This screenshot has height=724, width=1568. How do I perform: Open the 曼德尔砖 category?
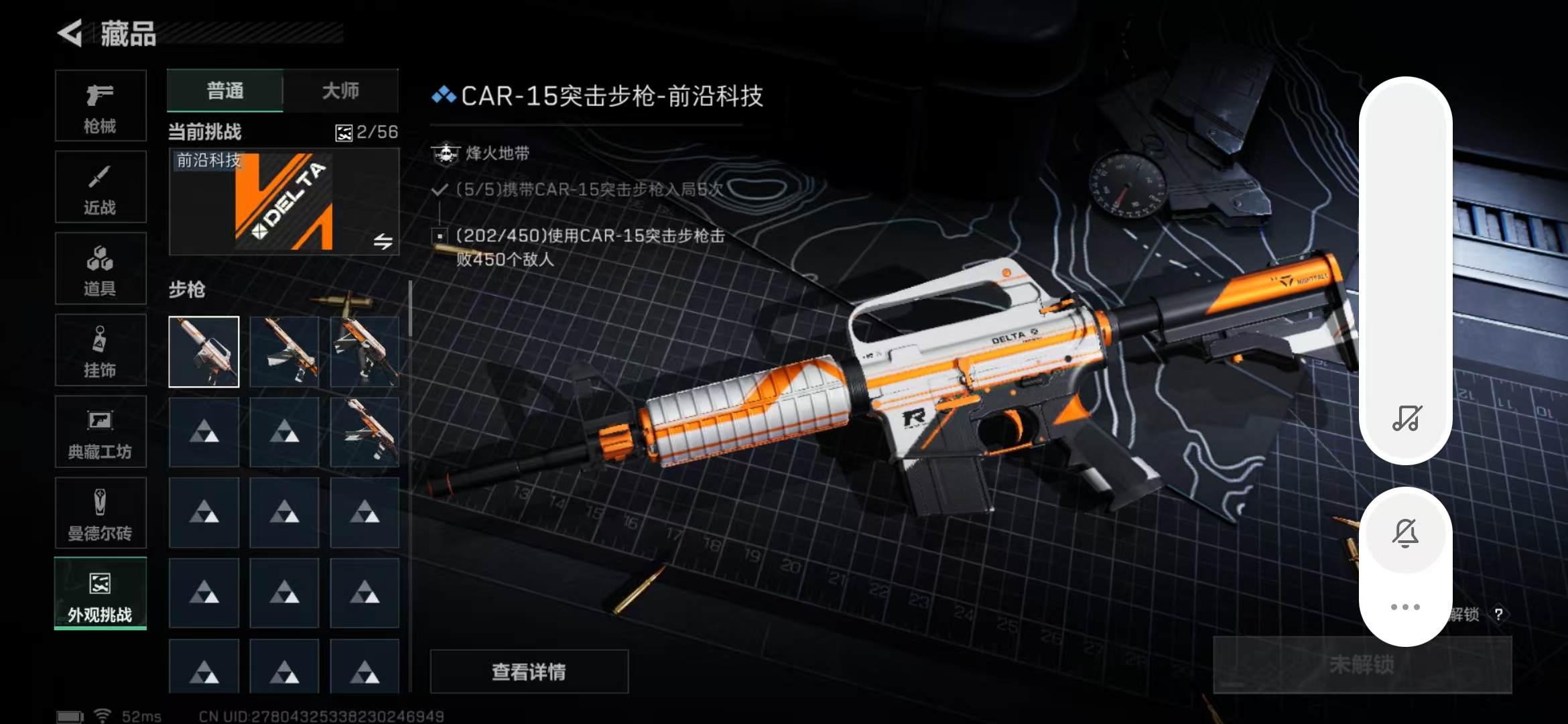(101, 514)
